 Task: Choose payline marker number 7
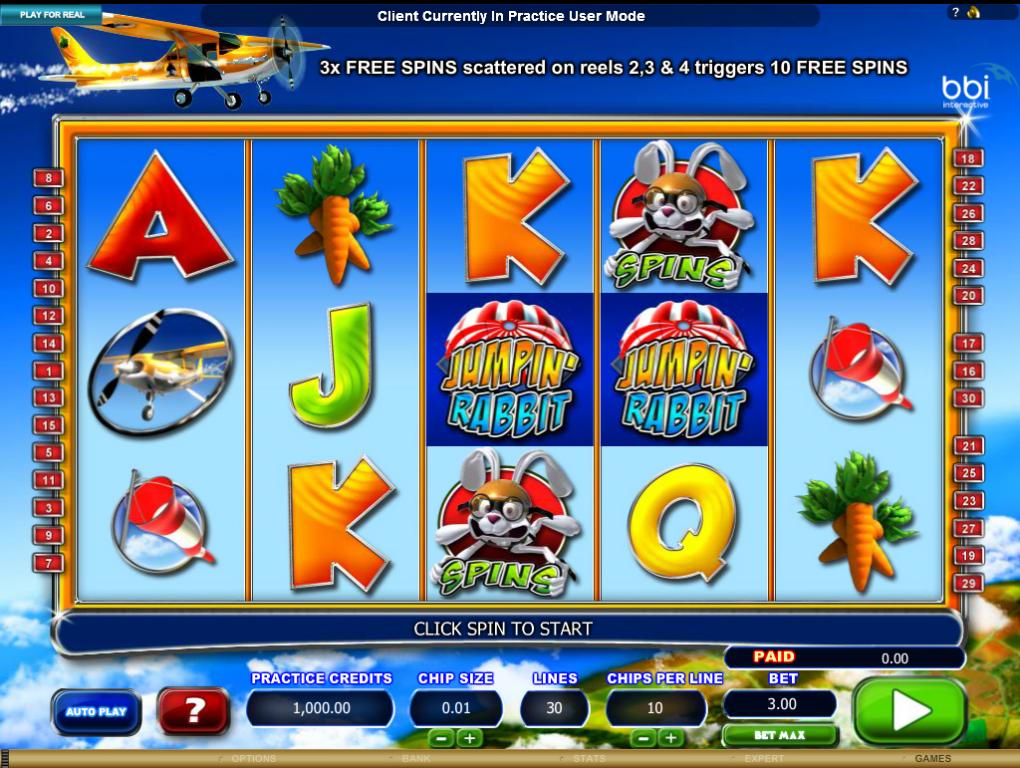click(x=48, y=563)
